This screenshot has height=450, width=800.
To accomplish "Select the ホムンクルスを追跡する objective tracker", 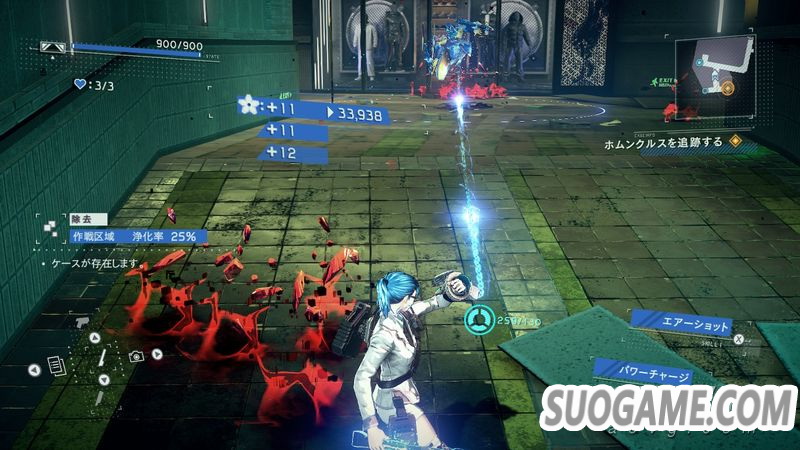I will click(661, 143).
